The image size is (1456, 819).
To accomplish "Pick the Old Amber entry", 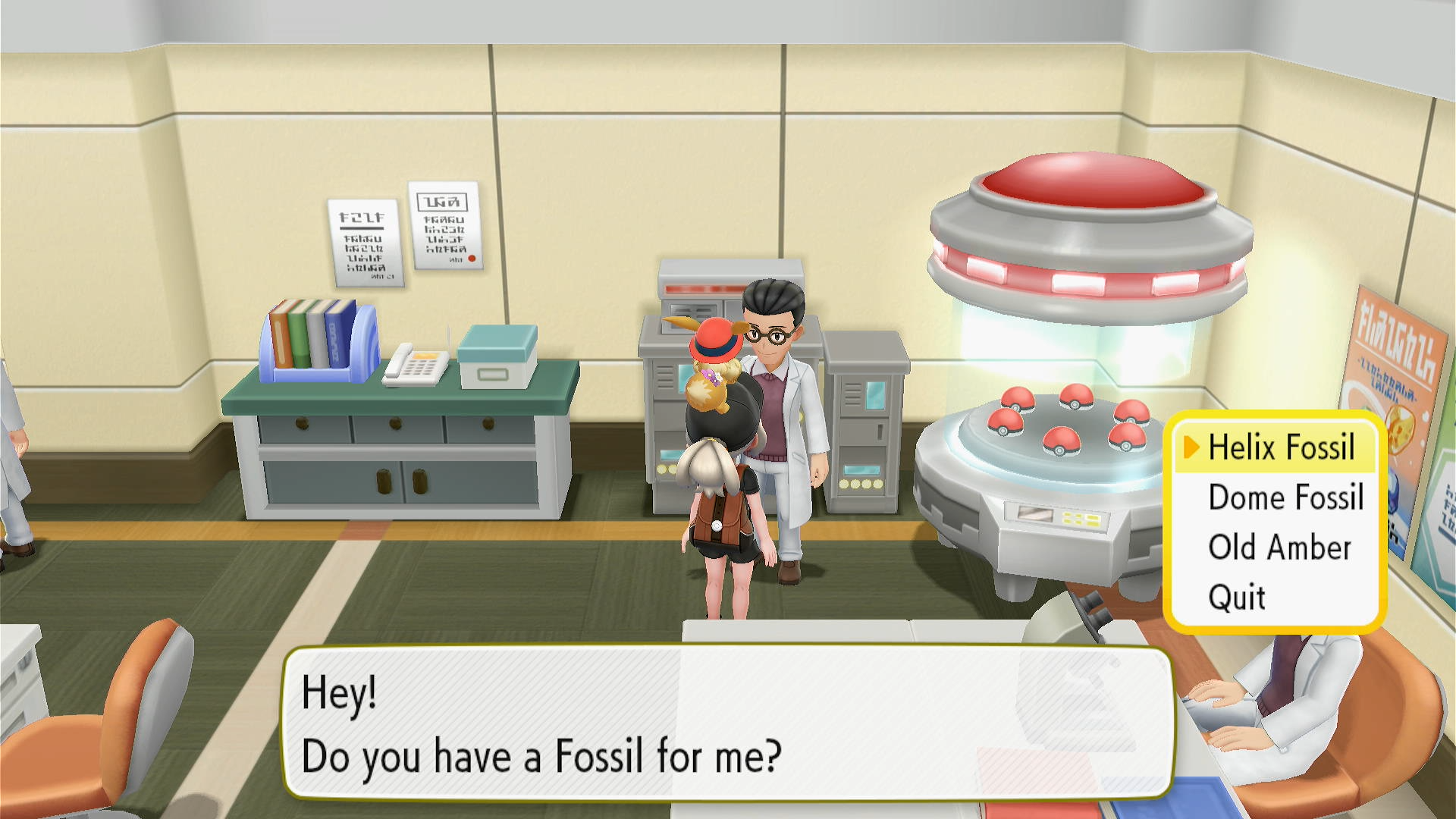I will (1279, 548).
